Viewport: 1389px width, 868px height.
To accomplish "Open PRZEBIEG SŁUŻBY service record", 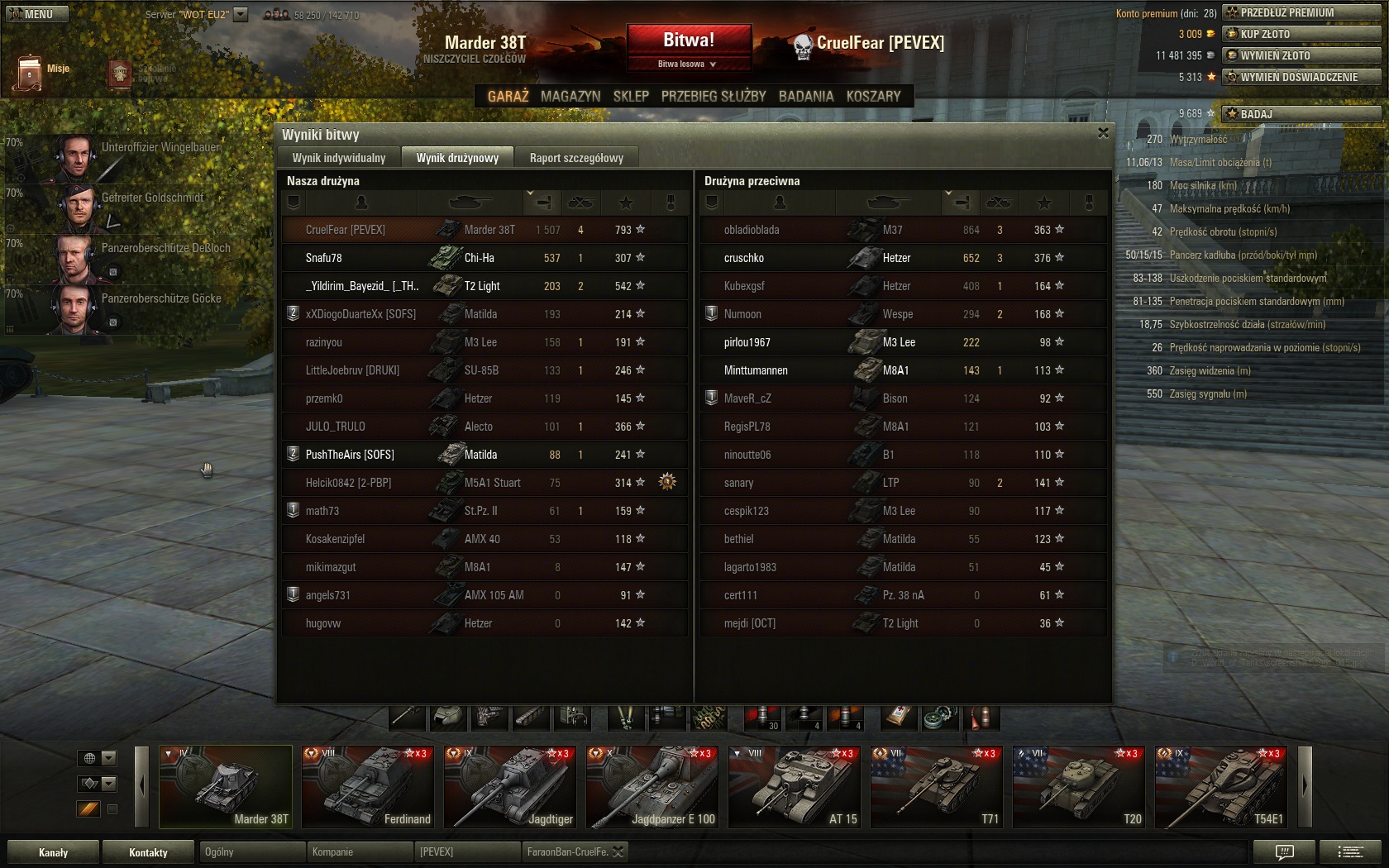I will coord(714,97).
